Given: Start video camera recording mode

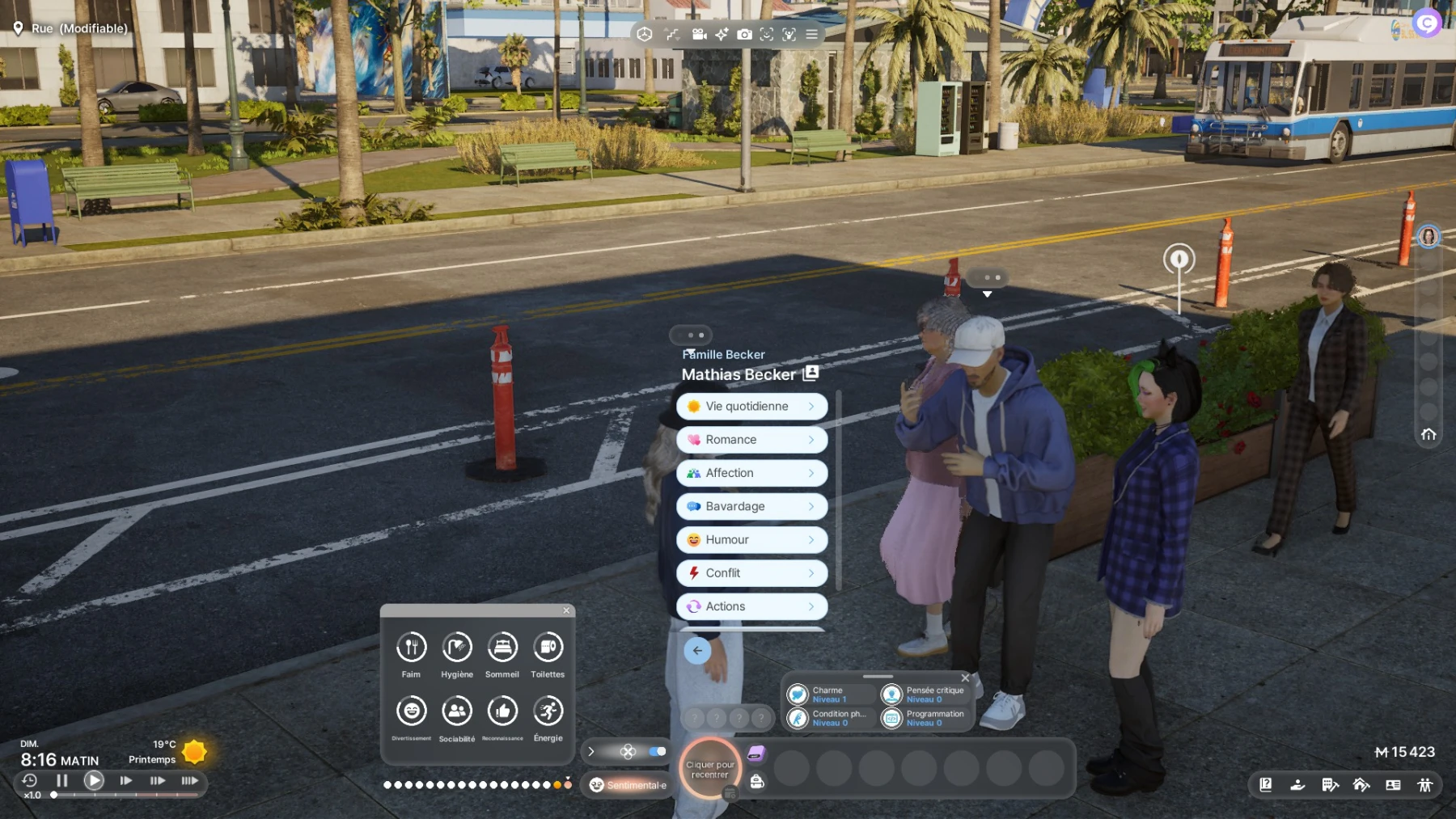Looking at the screenshot, I should tap(699, 34).
